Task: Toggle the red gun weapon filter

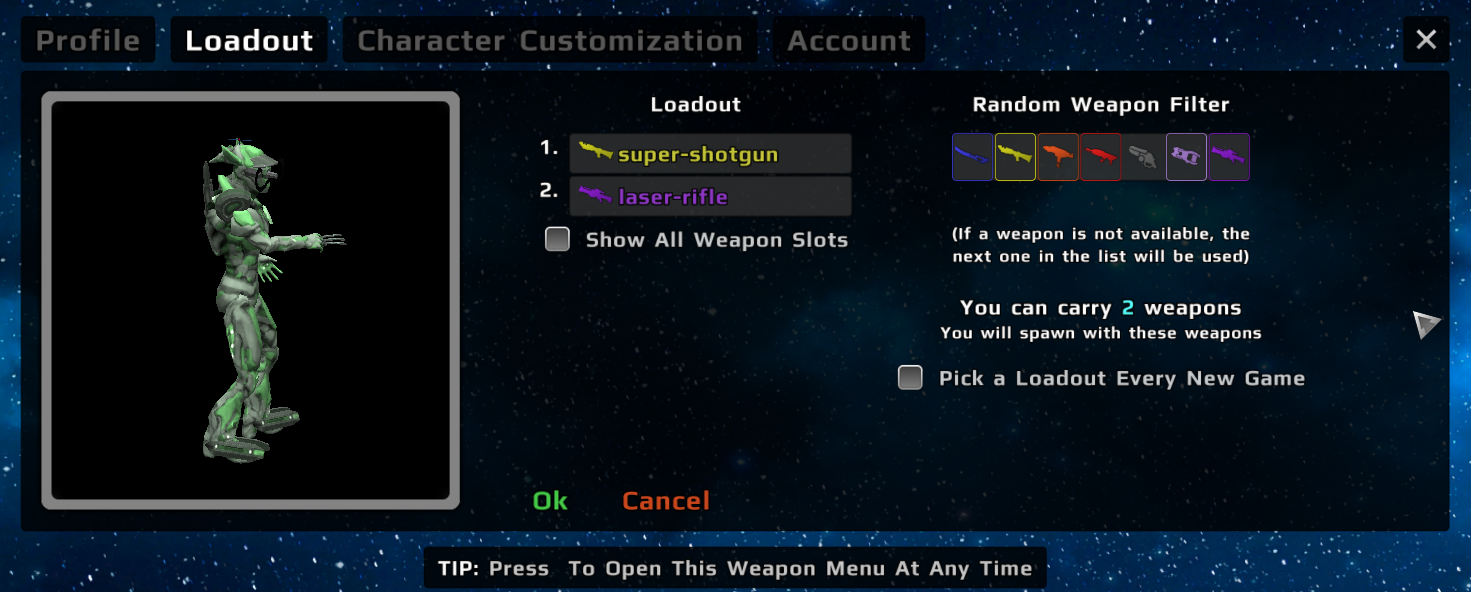Action: coord(1101,157)
